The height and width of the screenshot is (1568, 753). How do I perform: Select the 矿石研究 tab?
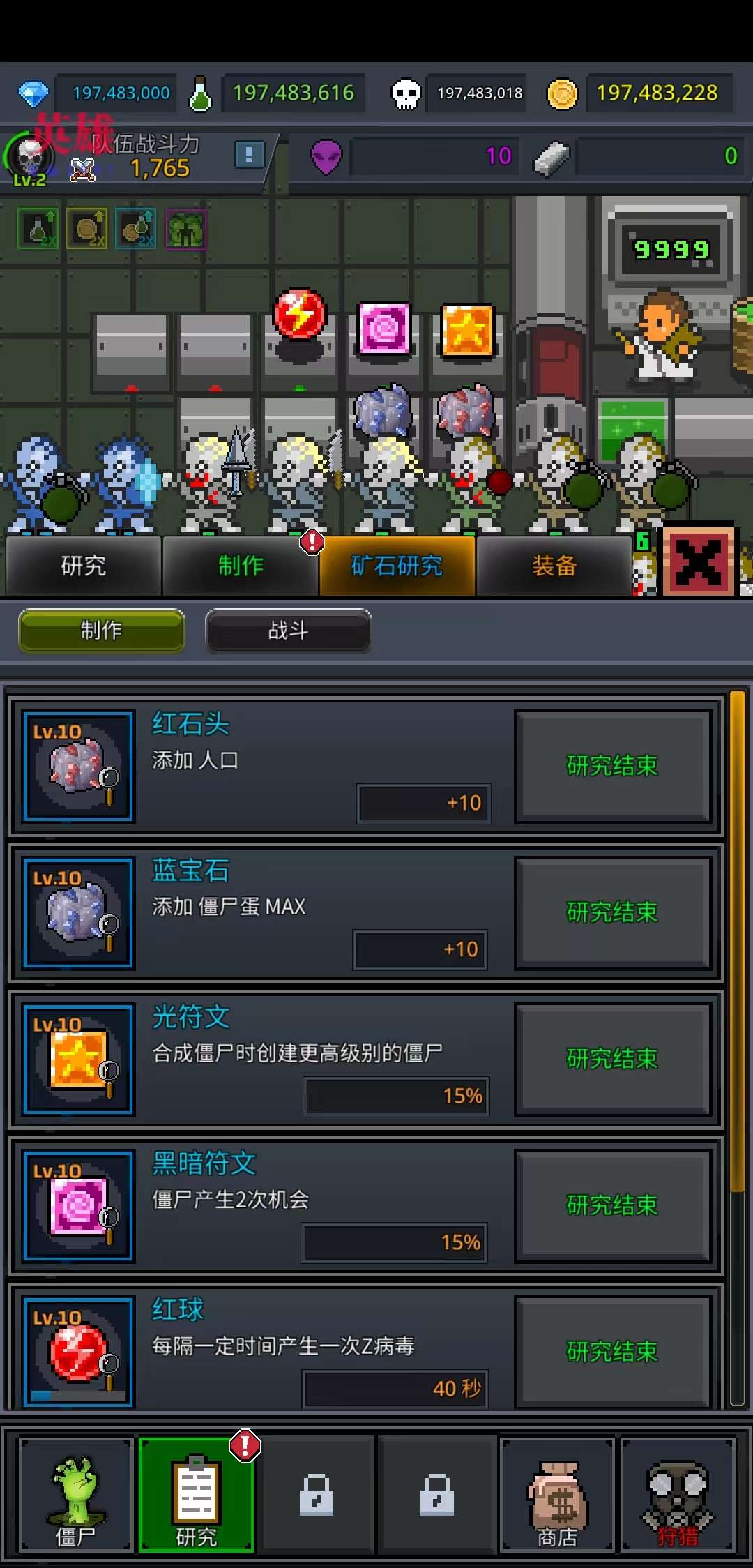click(x=397, y=566)
